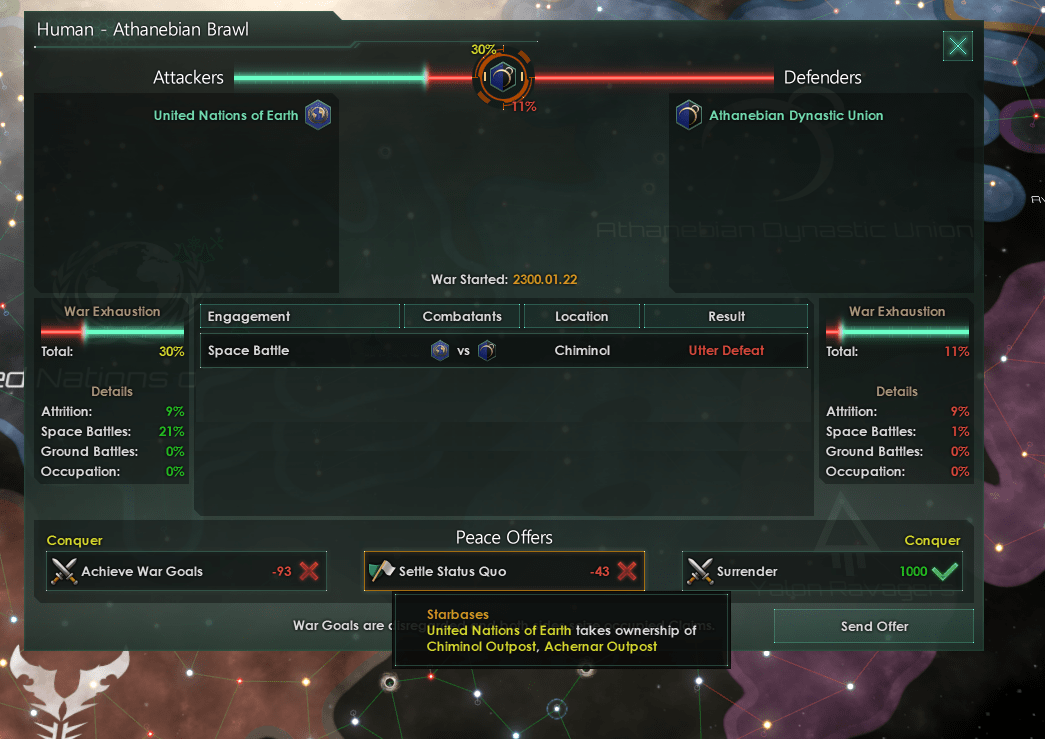
Task: Click the Athanebian Dynastic Union emblem
Action: click(688, 115)
